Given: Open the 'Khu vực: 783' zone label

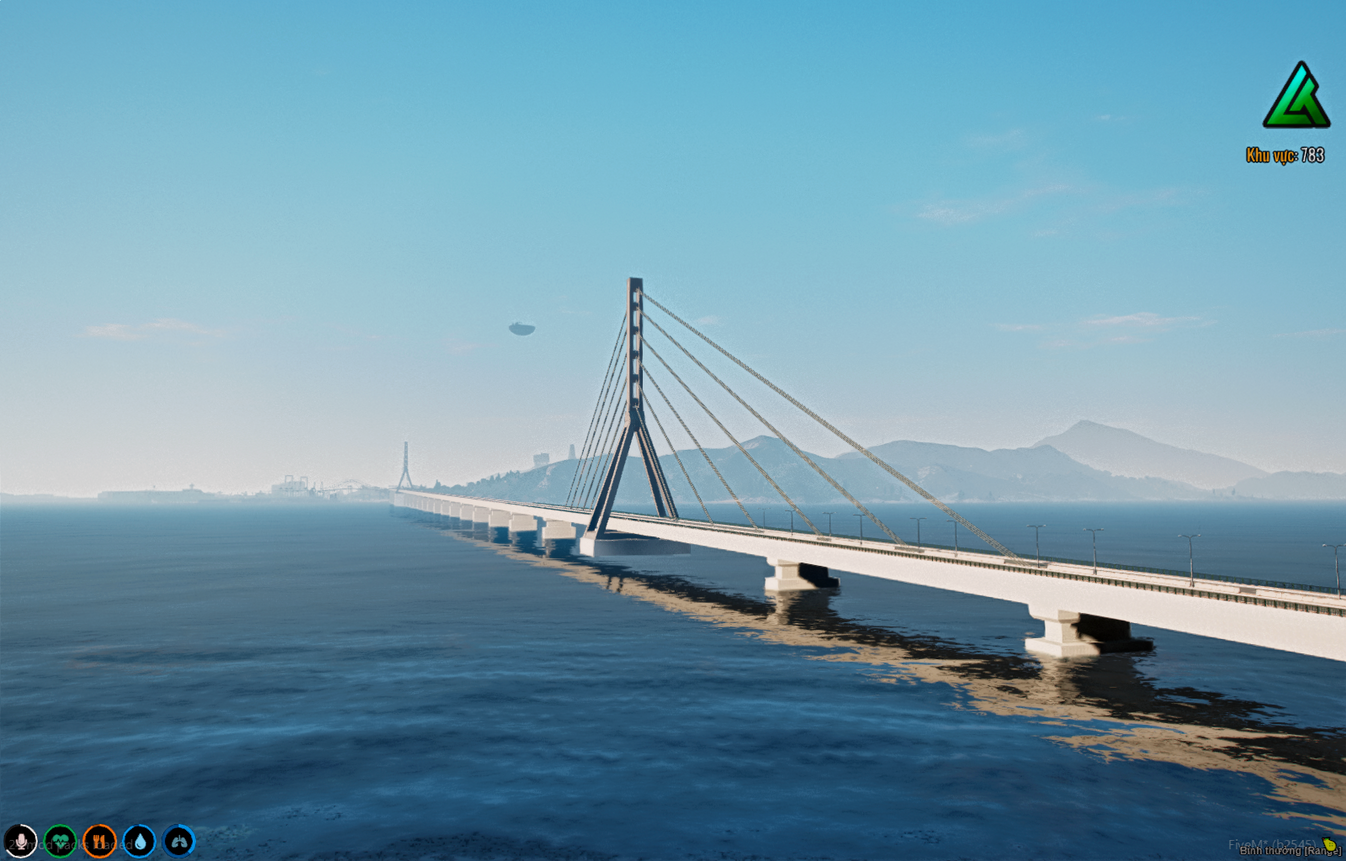Looking at the screenshot, I should pos(1285,156).
